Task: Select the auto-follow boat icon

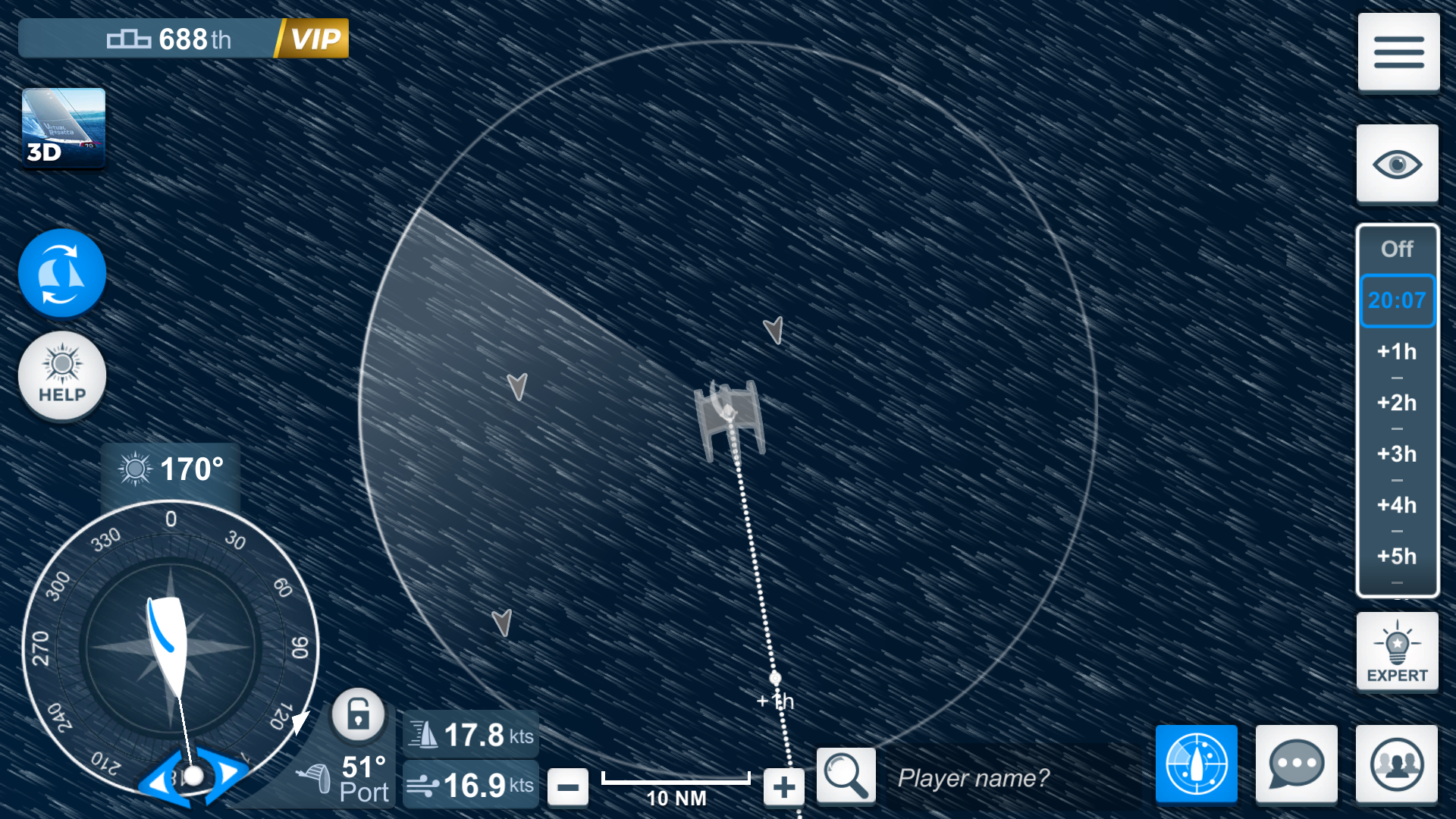Action: [x=61, y=273]
